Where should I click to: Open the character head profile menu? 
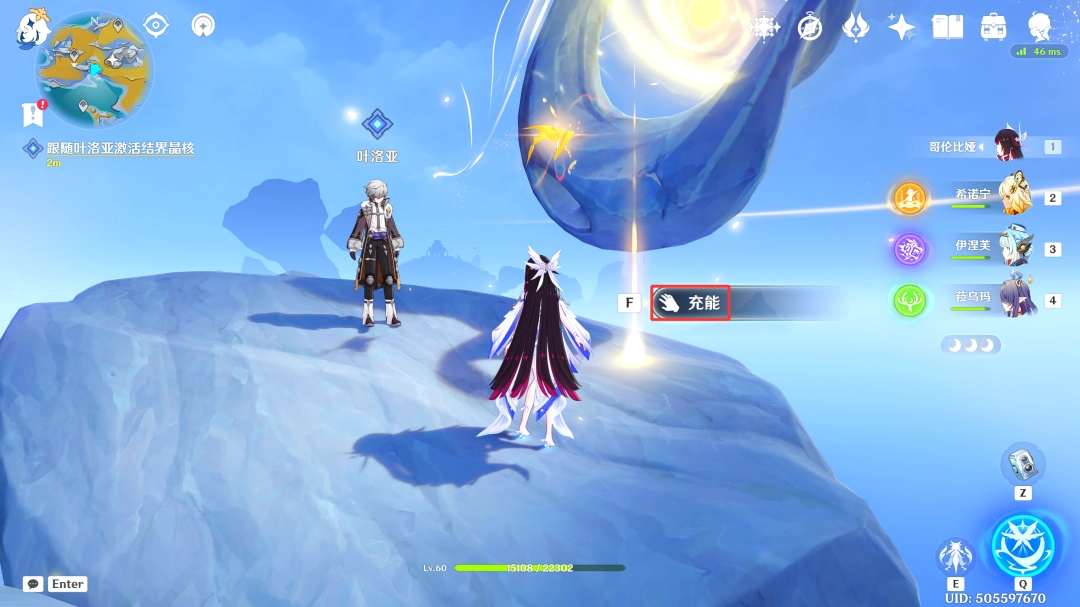point(1039,25)
